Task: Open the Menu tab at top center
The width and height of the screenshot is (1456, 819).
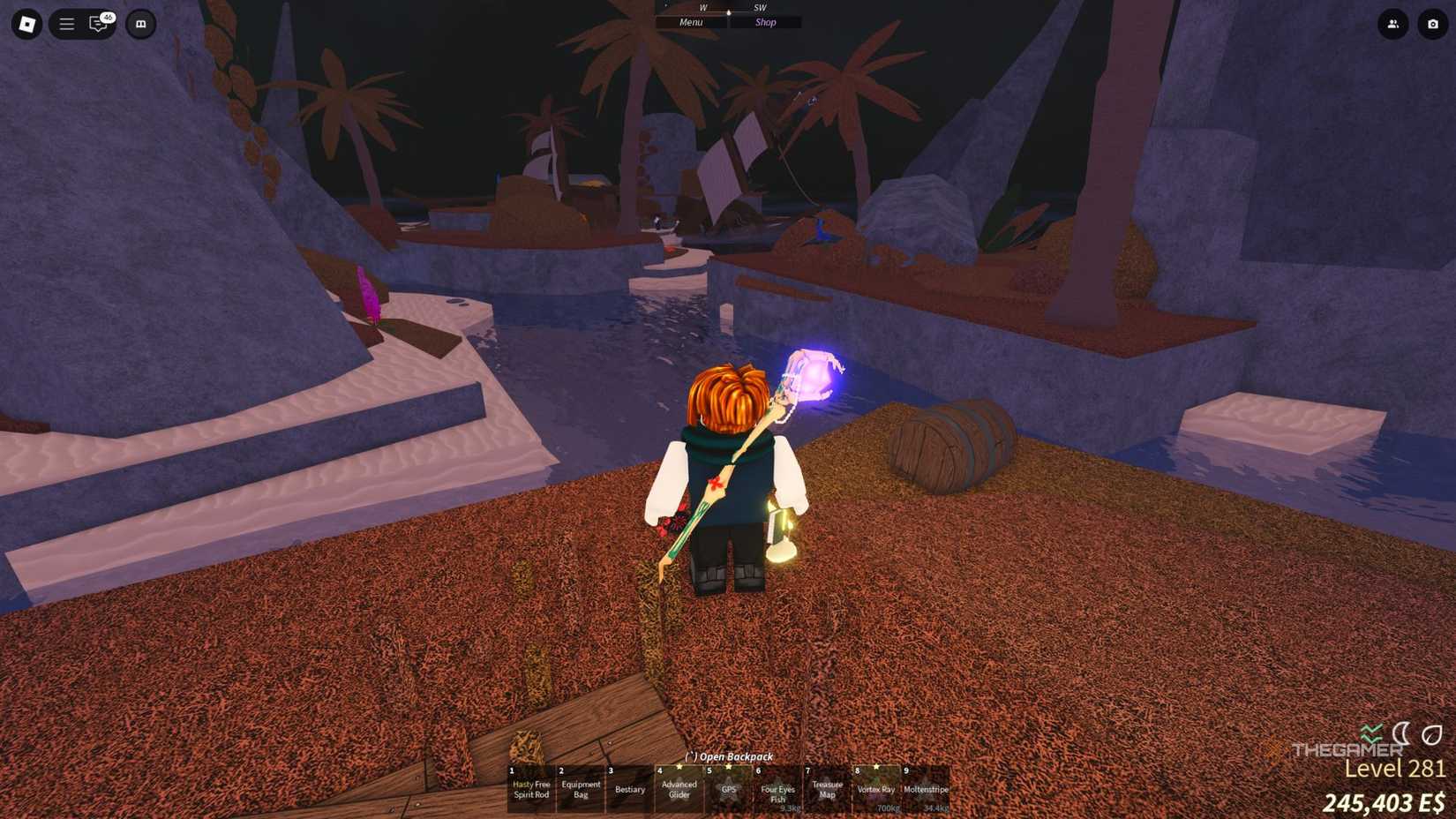Action: coord(690,22)
